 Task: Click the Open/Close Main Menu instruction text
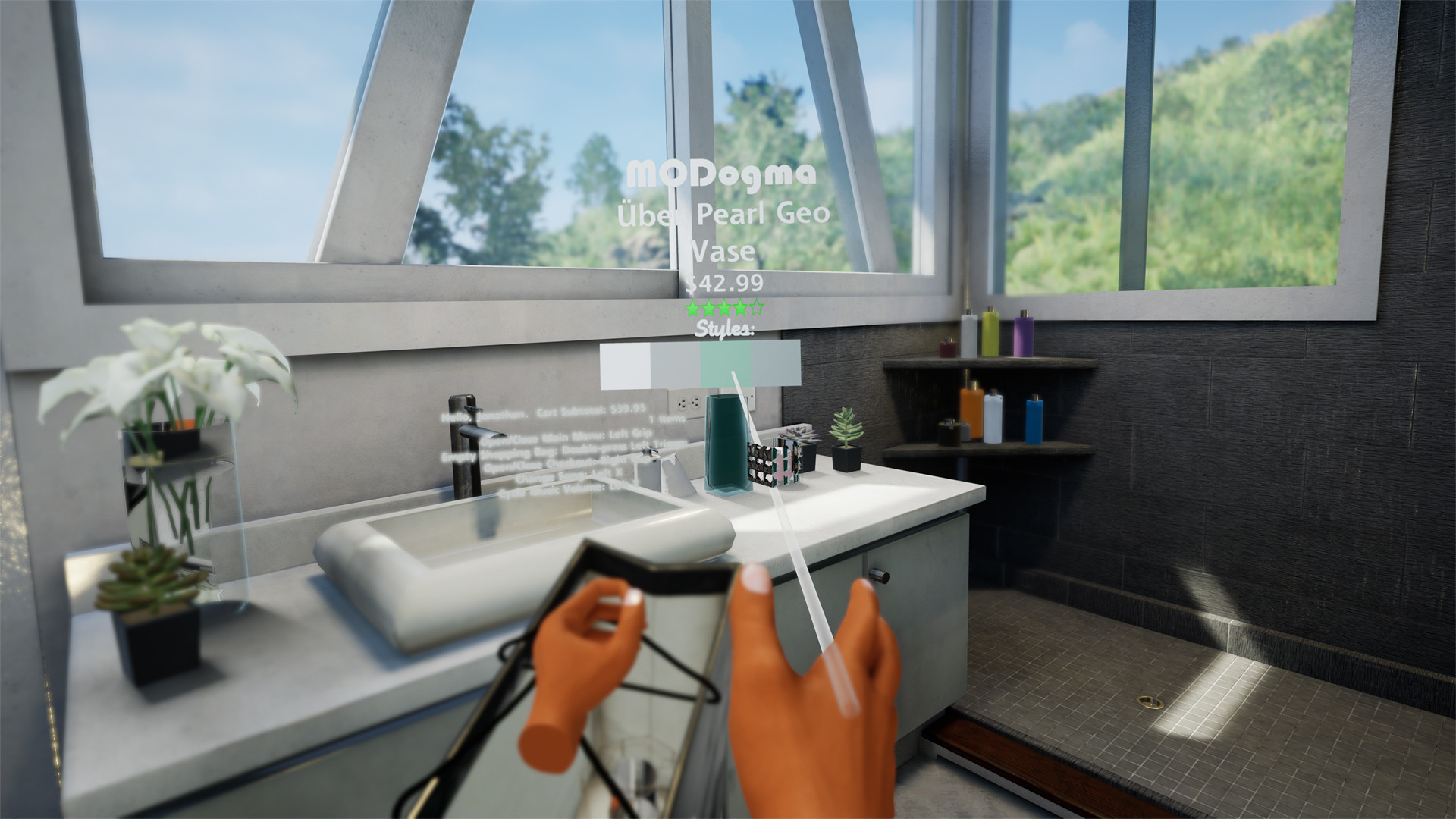pyautogui.click(x=567, y=435)
